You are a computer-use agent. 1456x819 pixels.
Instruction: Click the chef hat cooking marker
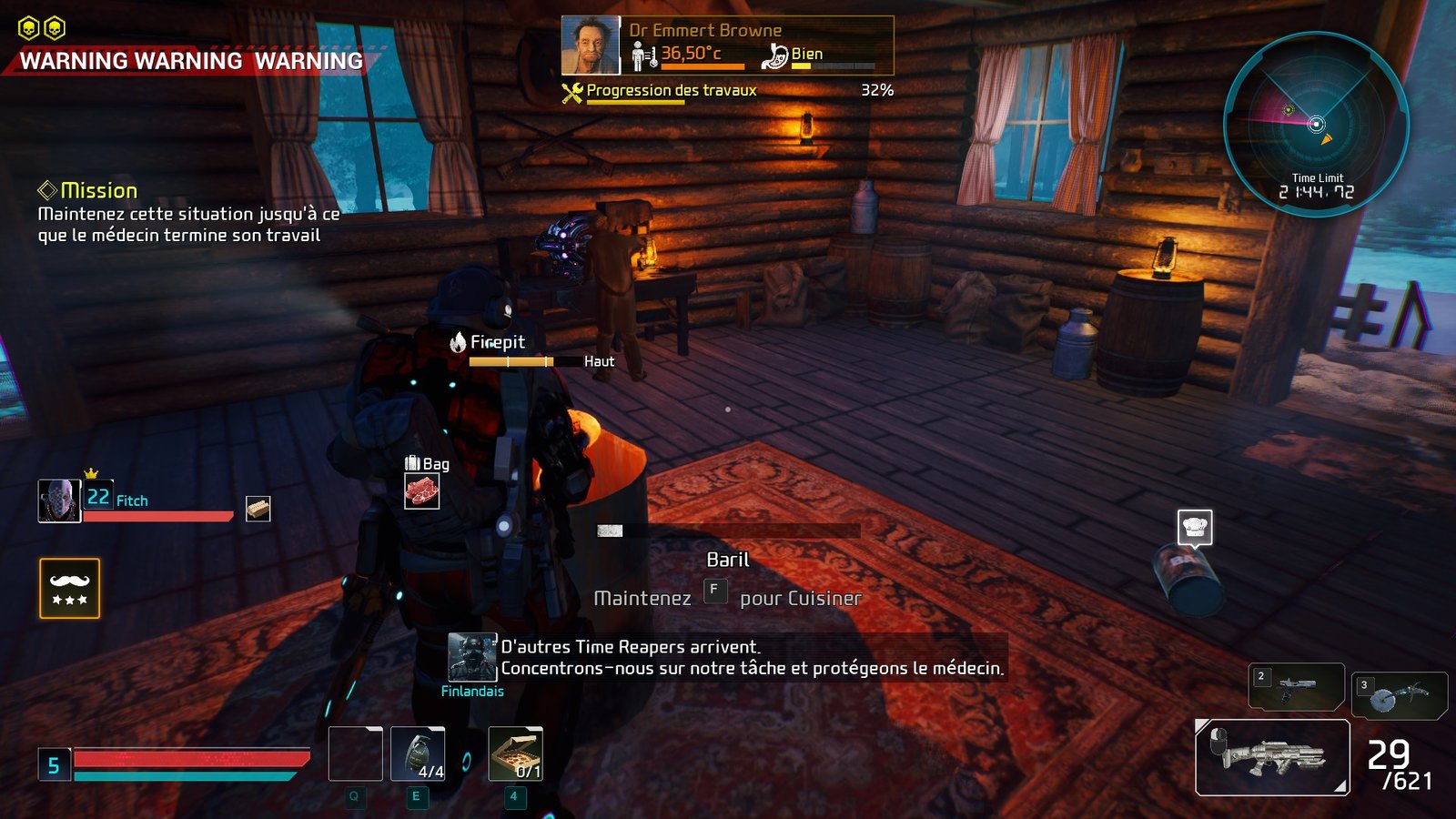coord(1195,527)
